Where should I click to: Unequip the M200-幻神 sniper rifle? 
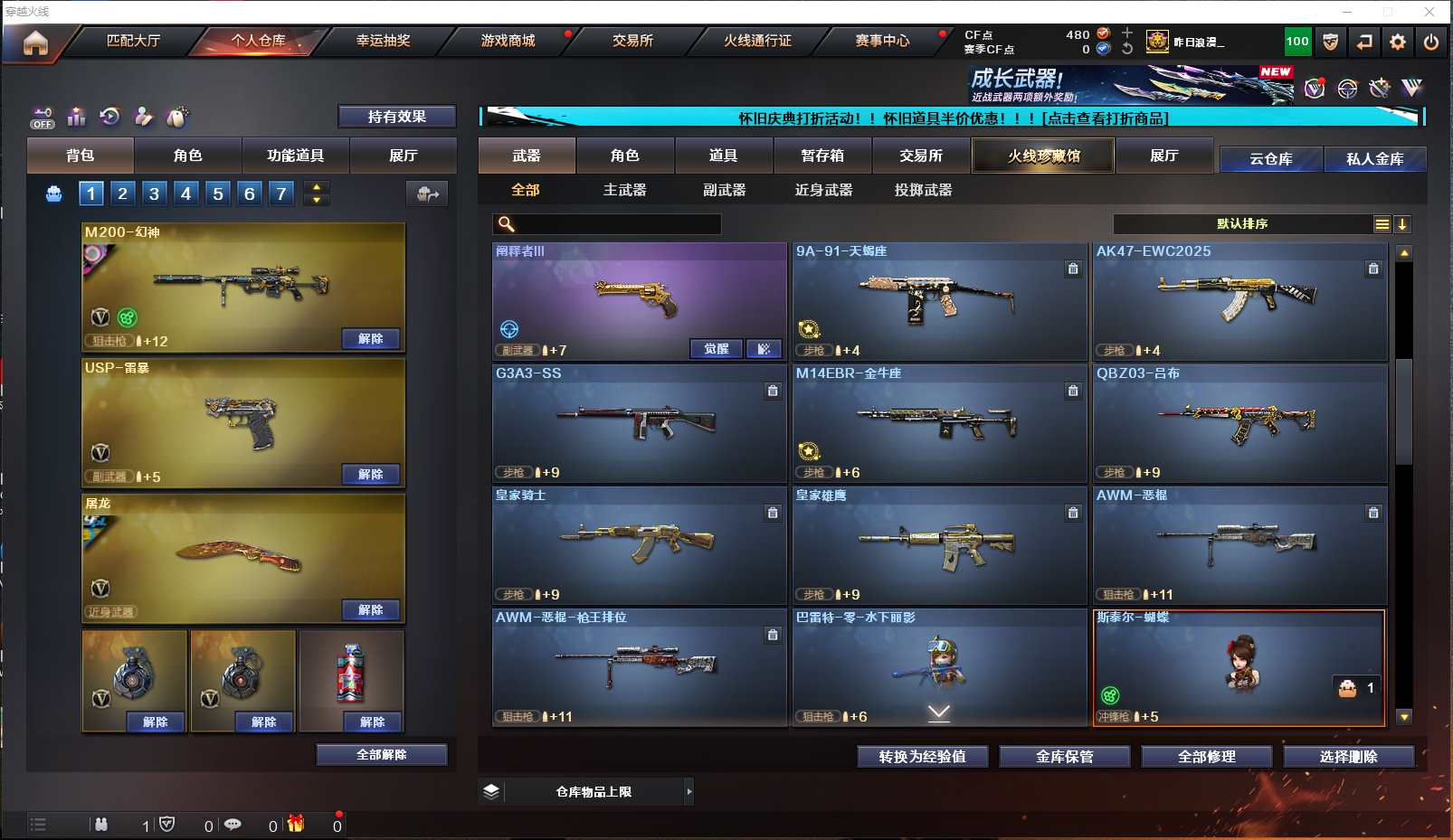pyautogui.click(x=371, y=339)
